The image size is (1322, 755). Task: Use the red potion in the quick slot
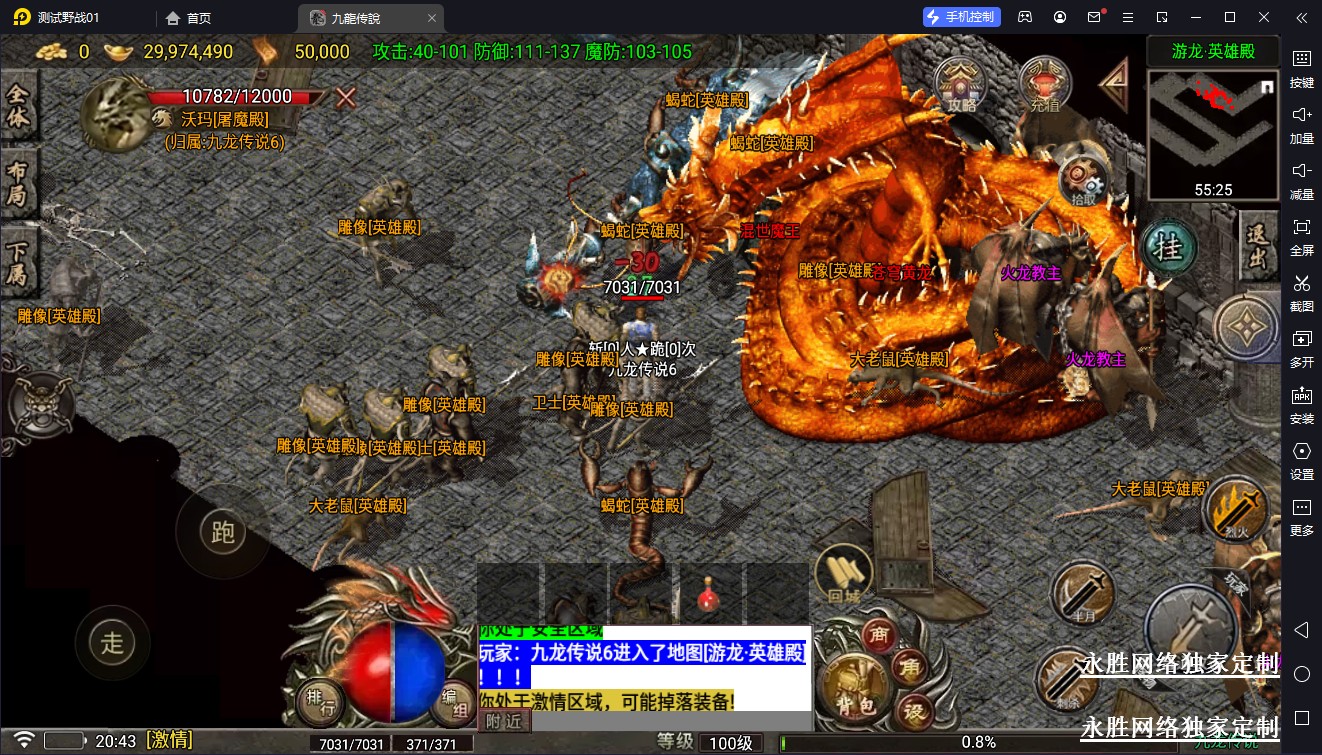click(710, 597)
